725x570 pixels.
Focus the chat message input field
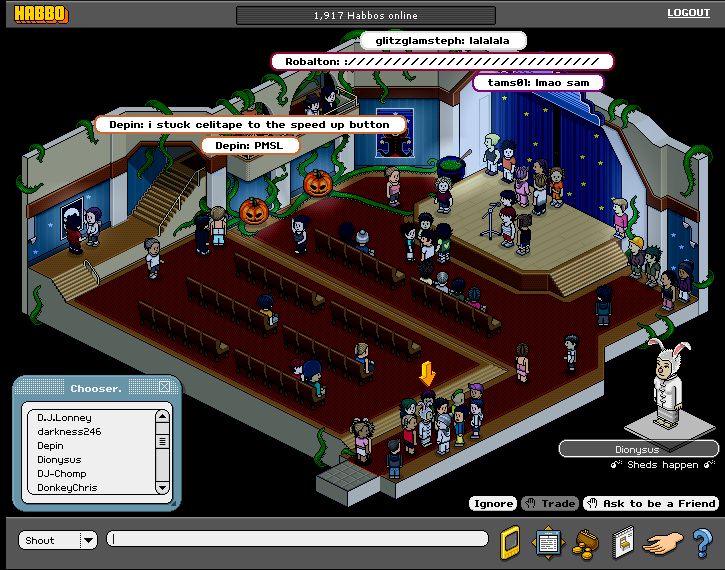point(298,539)
